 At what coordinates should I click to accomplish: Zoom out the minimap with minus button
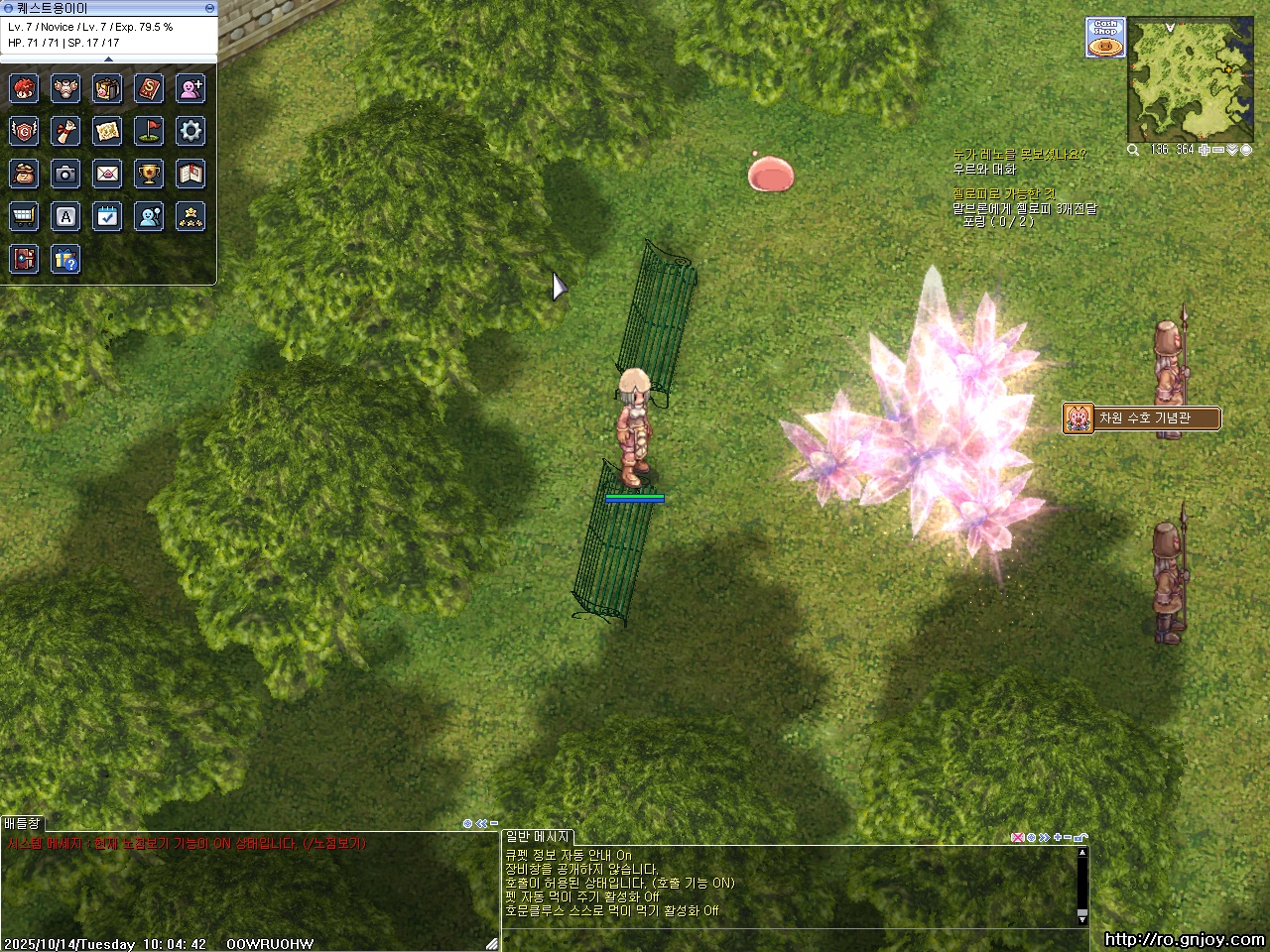(x=1217, y=150)
